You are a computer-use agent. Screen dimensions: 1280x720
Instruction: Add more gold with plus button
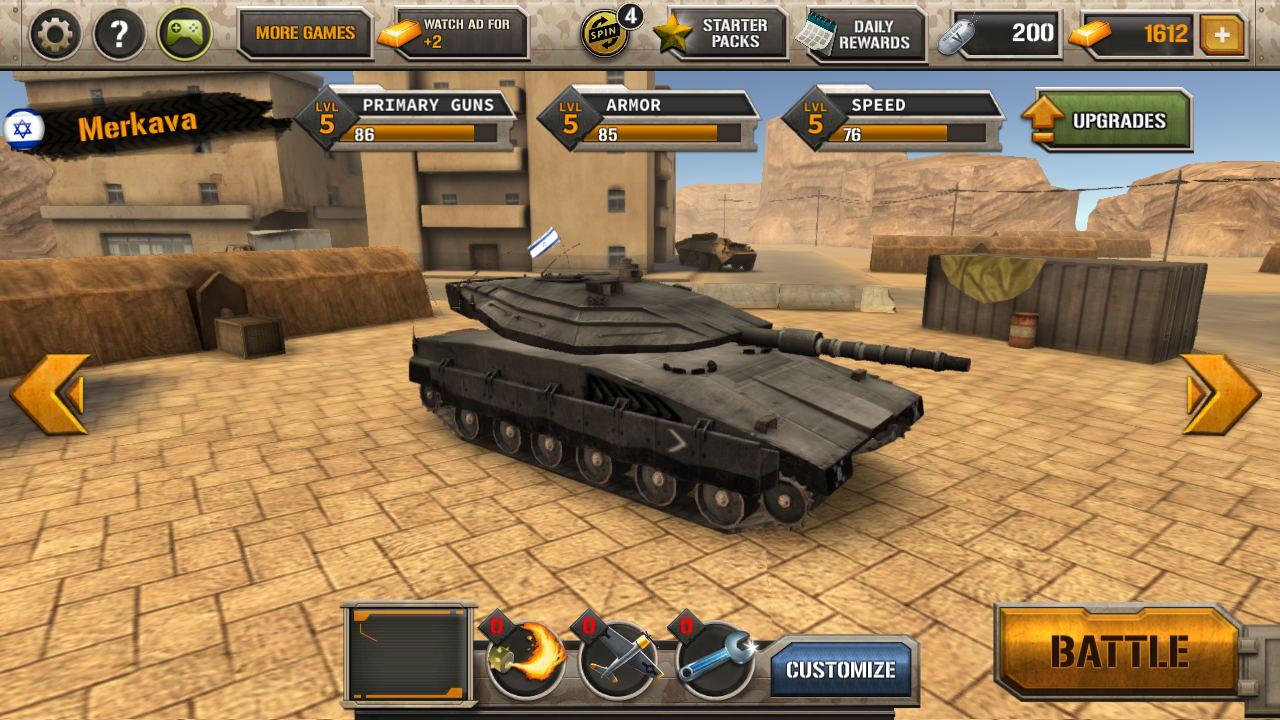coord(1222,36)
